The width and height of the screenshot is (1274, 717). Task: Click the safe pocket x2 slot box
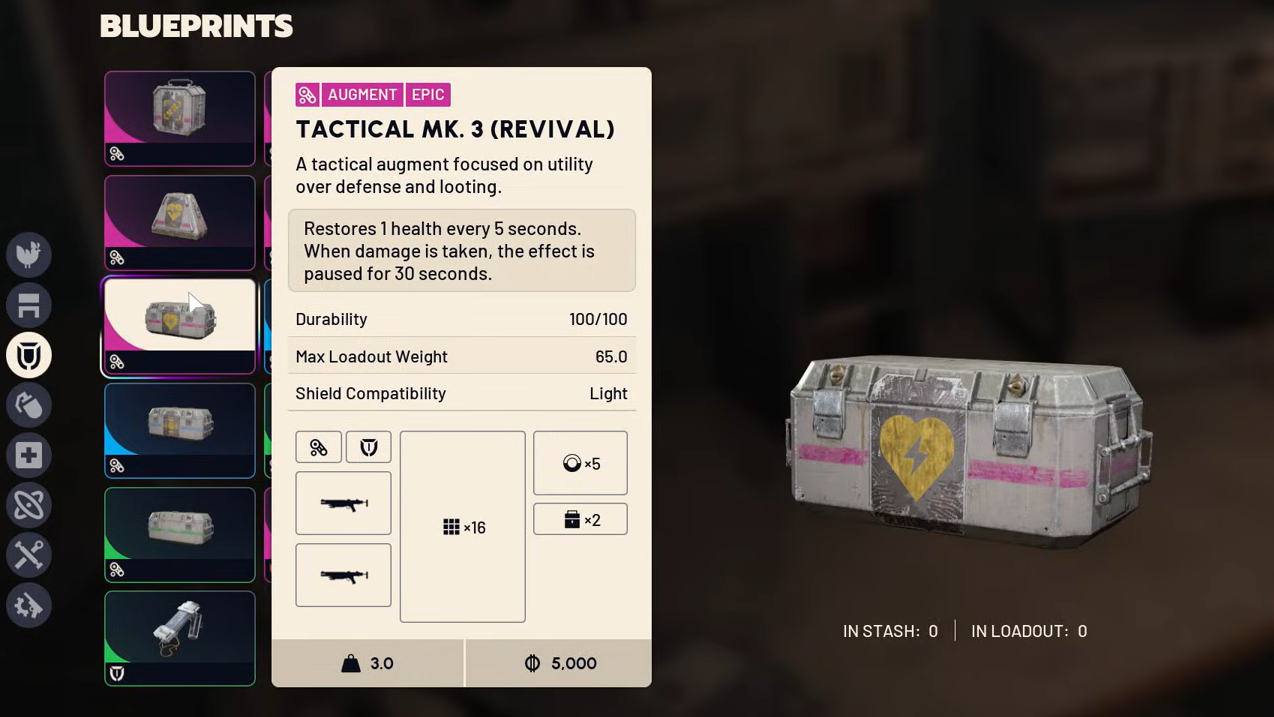[x=580, y=519]
